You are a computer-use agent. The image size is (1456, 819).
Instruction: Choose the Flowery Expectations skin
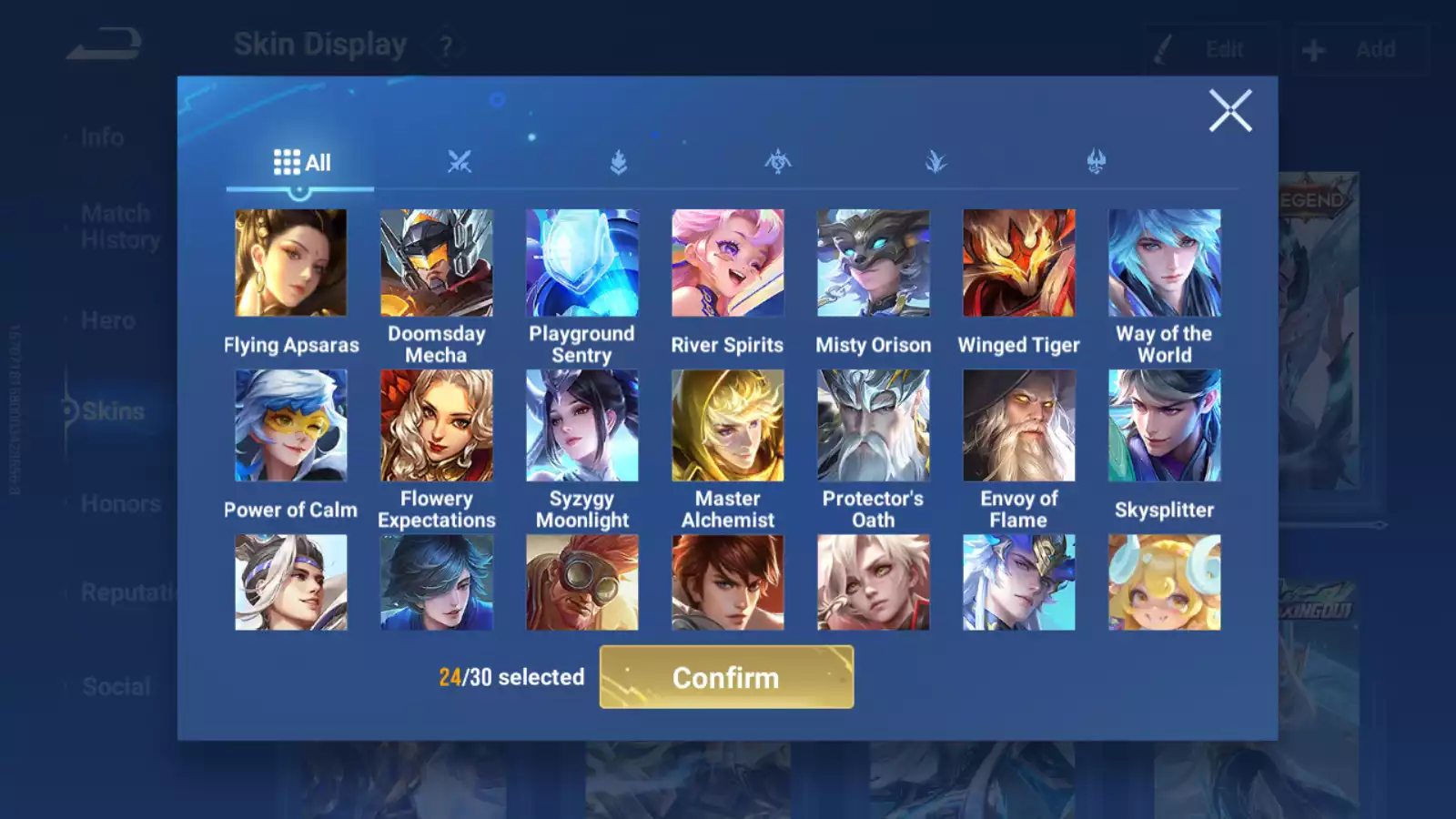tap(437, 425)
